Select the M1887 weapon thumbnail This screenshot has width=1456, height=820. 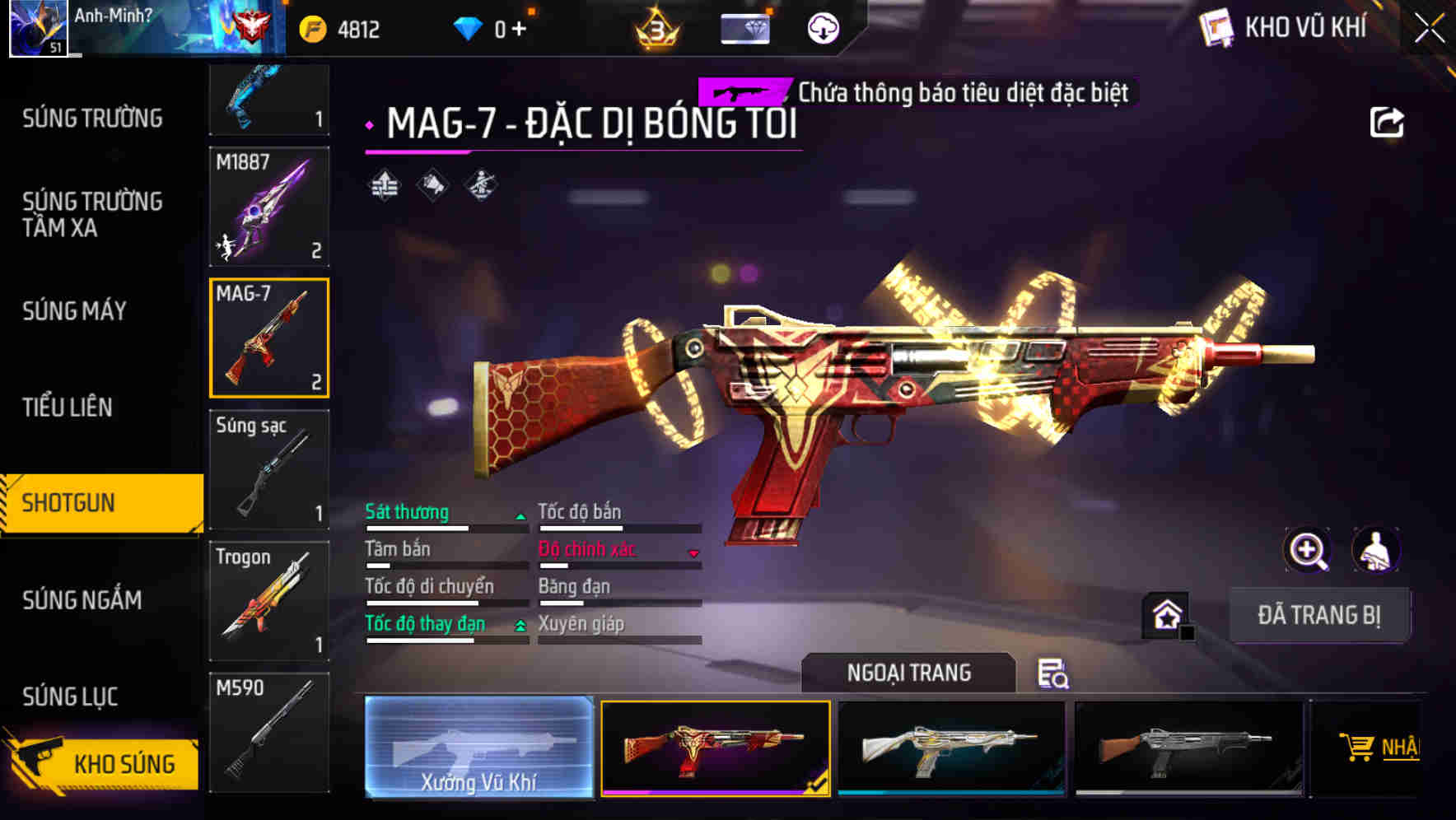coord(269,206)
